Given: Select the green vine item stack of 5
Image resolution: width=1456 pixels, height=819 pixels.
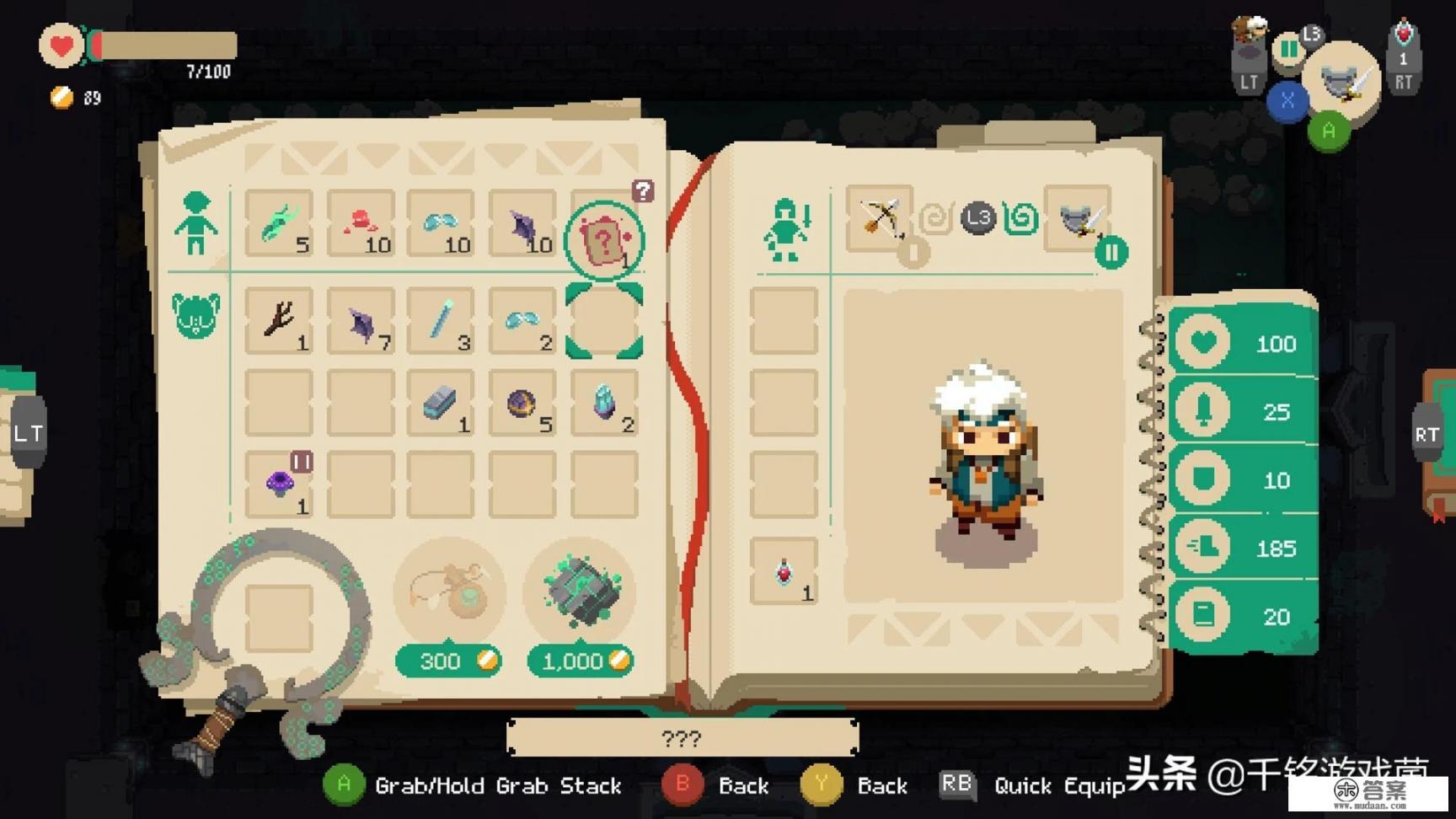Looking at the screenshot, I should pyautogui.click(x=279, y=223).
